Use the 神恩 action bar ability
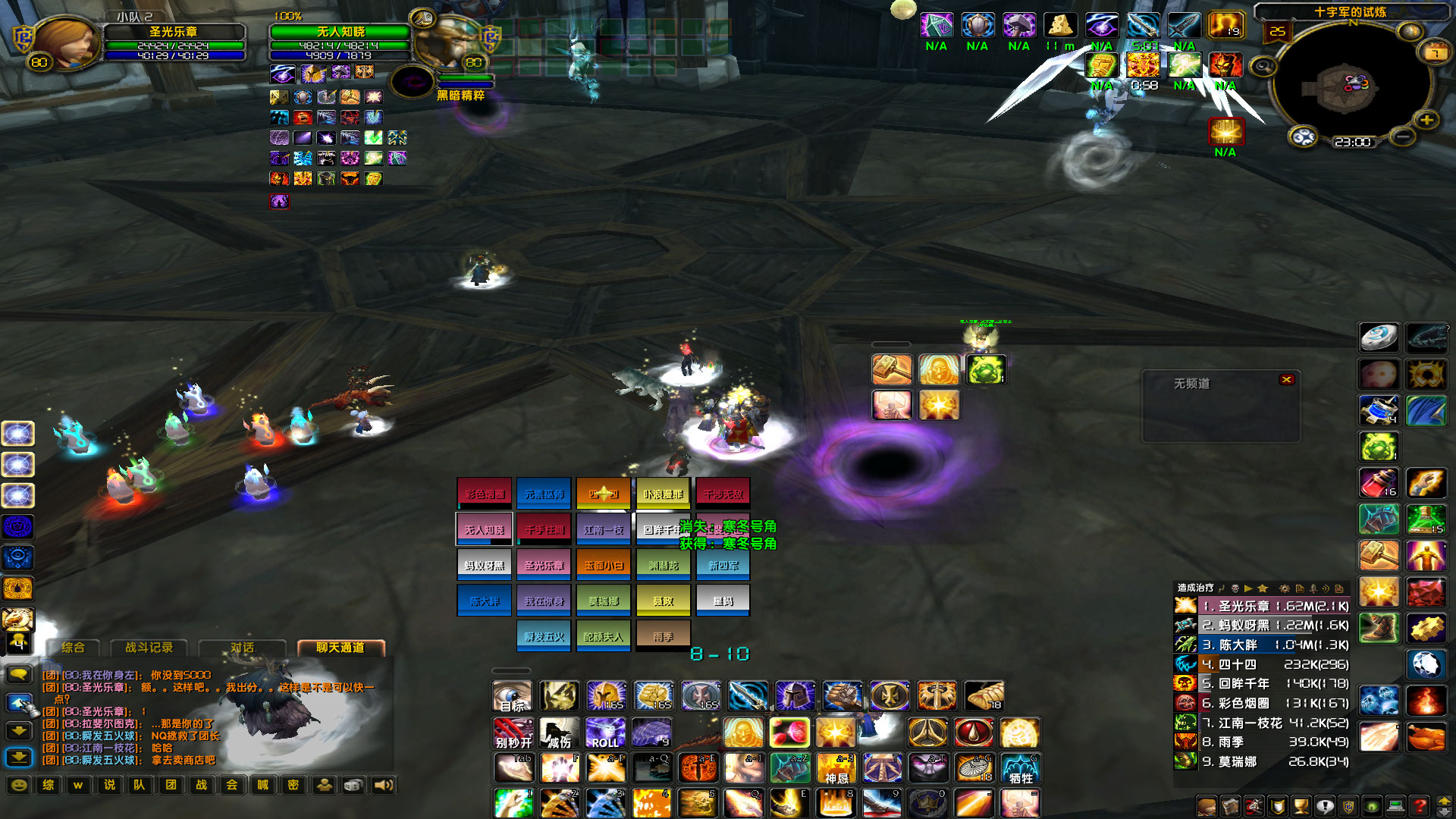This screenshot has width=1456, height=819. pos(836,769)
